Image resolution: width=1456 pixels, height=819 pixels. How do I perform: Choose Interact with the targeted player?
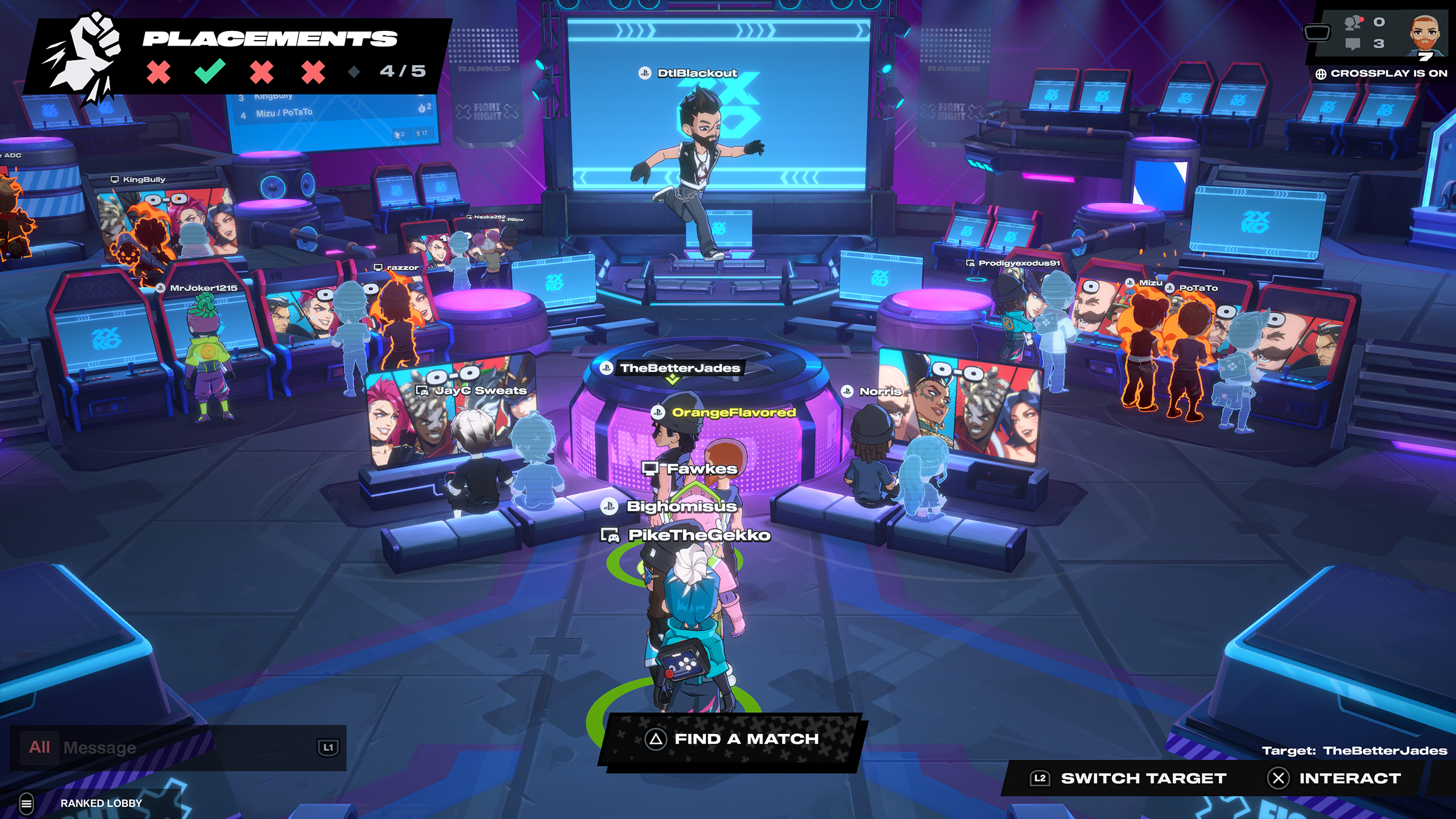pos(1335,778)
